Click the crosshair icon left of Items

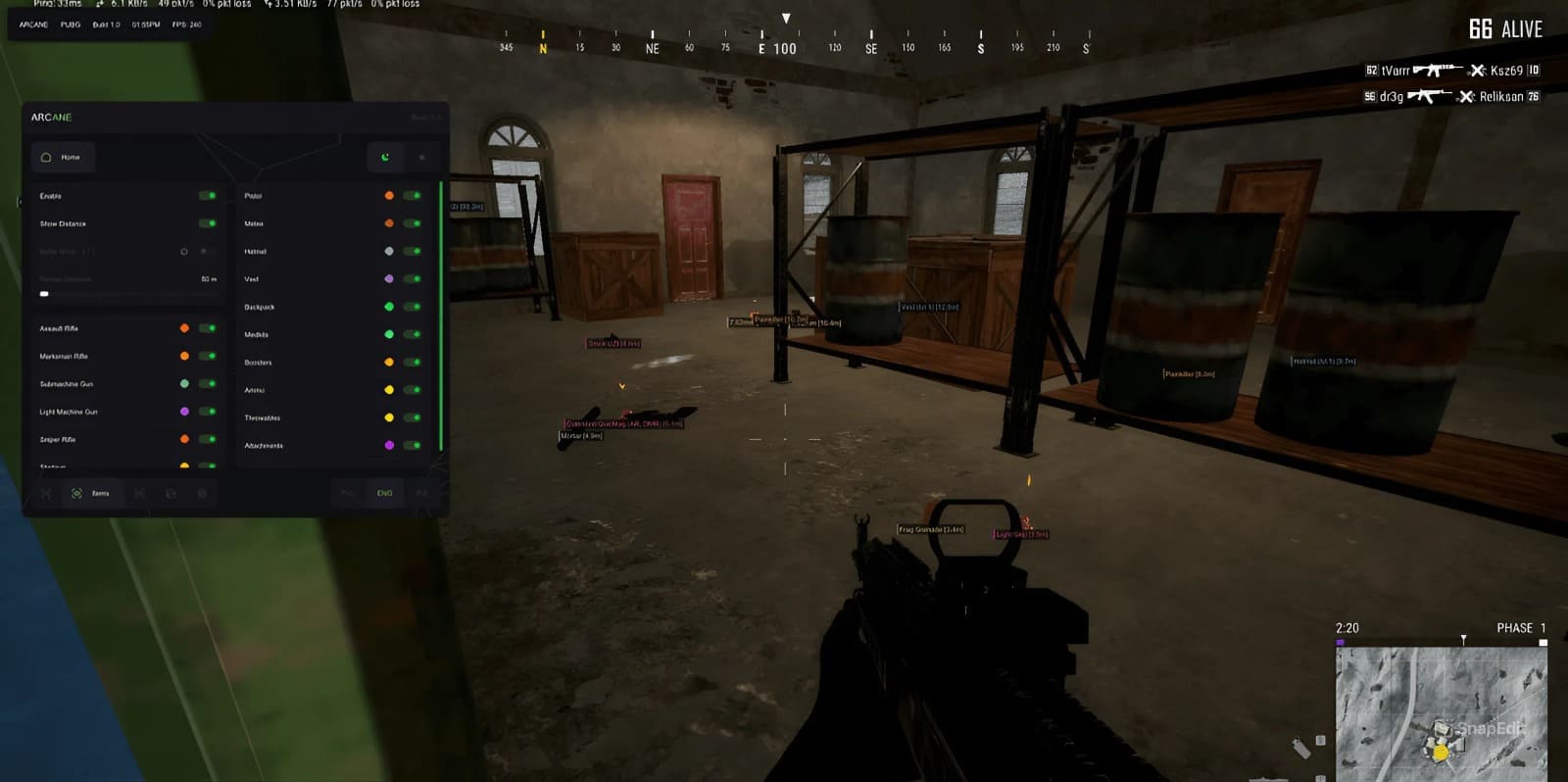pyautogui.click(x=47, y=493)
